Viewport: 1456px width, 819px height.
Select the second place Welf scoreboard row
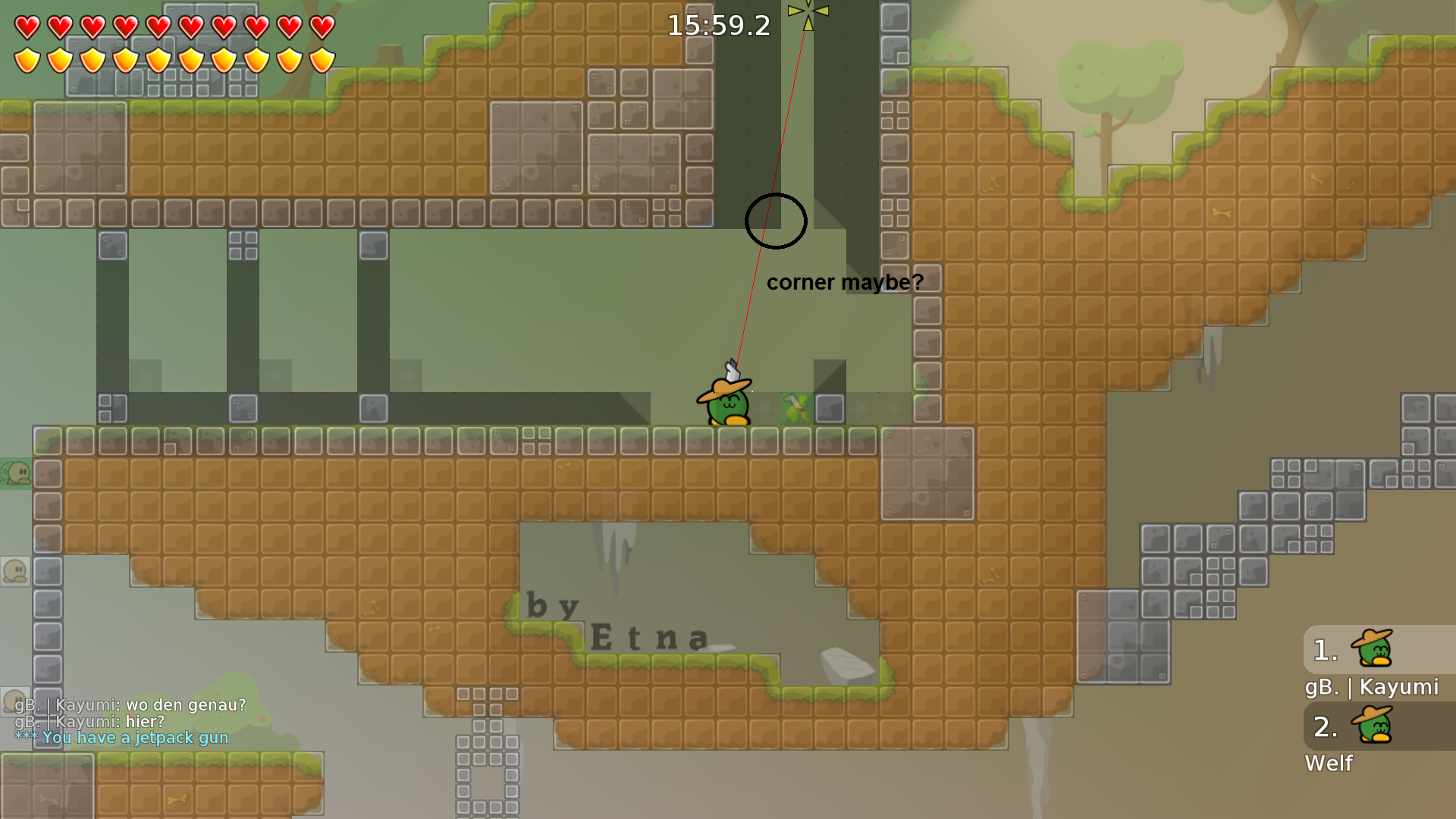click(1376, 739)
